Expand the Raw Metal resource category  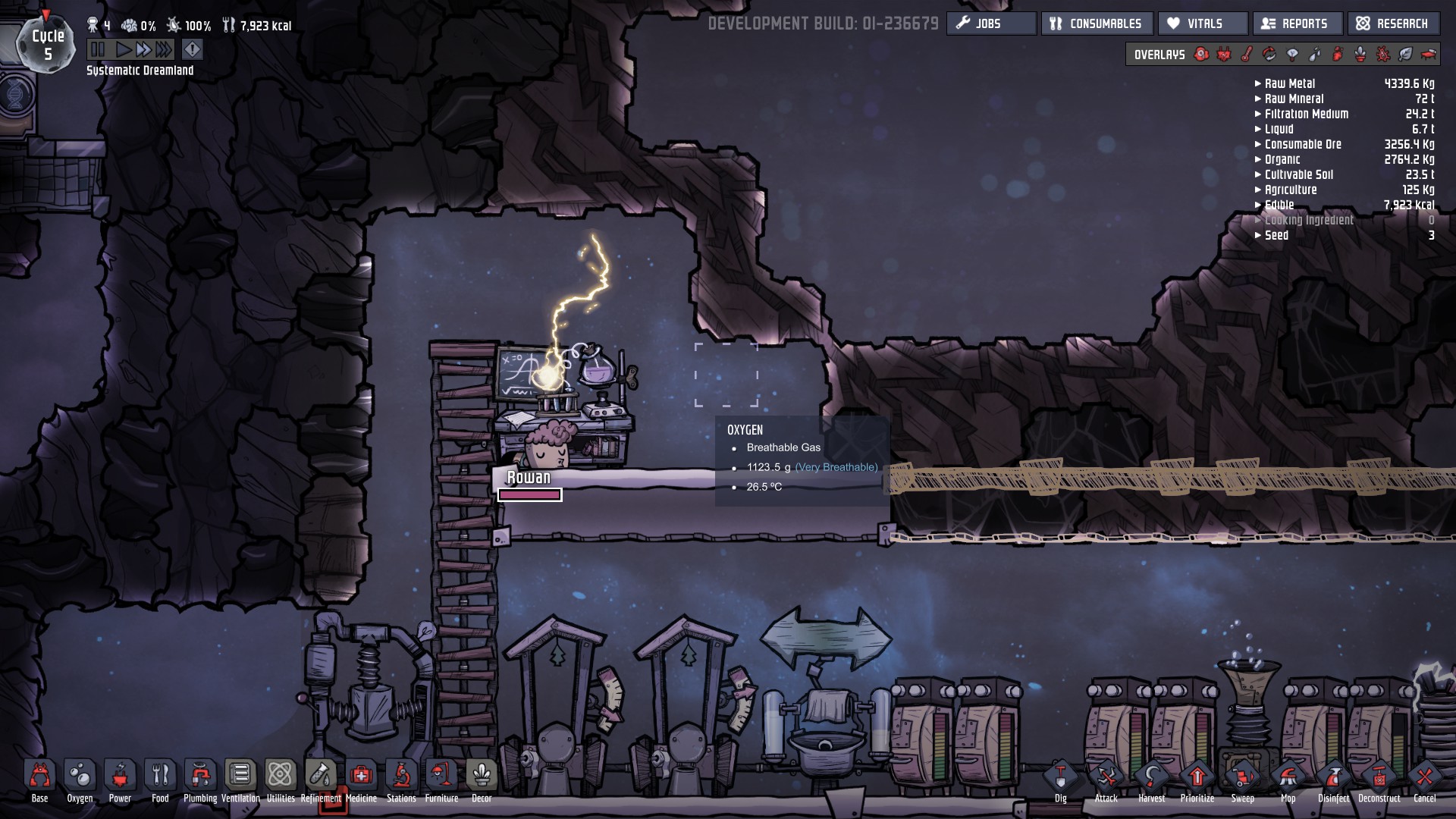(1289, 83)
